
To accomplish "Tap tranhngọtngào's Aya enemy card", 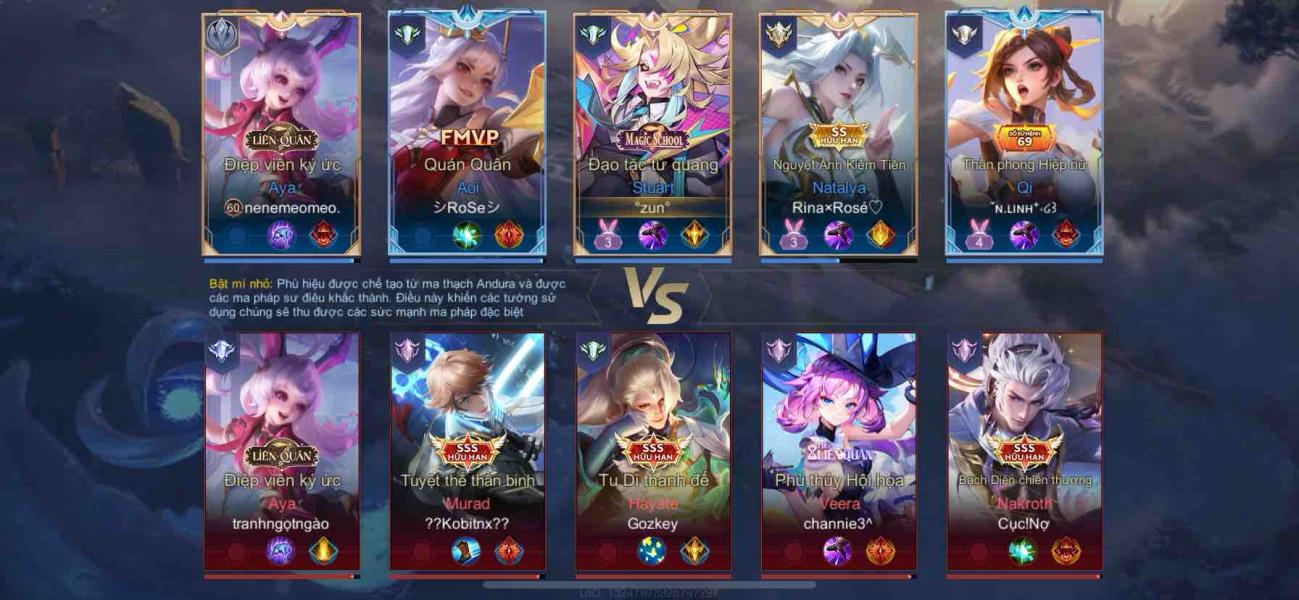I will [x=282, y=452].
